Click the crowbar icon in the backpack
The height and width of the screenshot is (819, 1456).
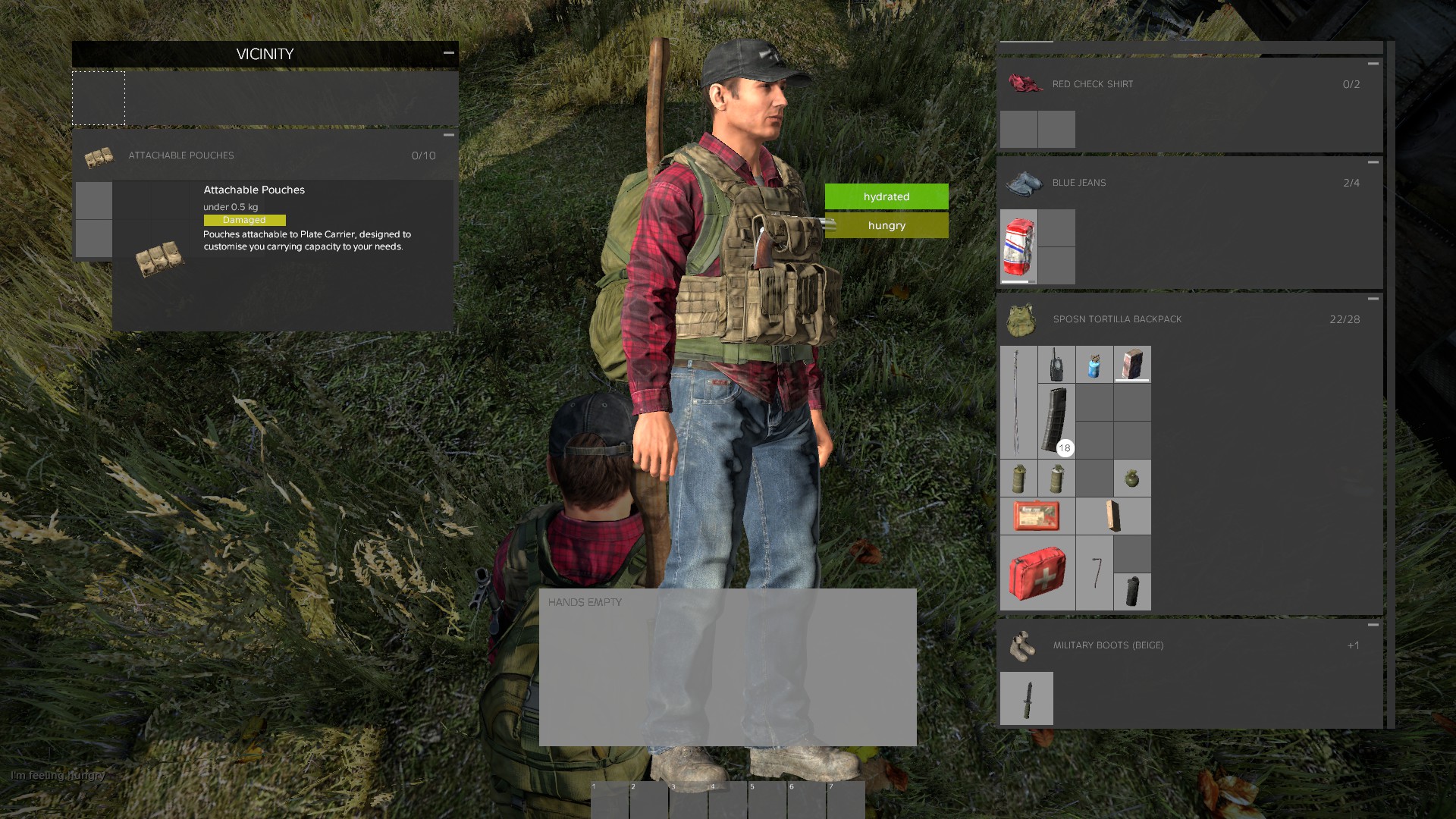click(x=1094, y=574)
